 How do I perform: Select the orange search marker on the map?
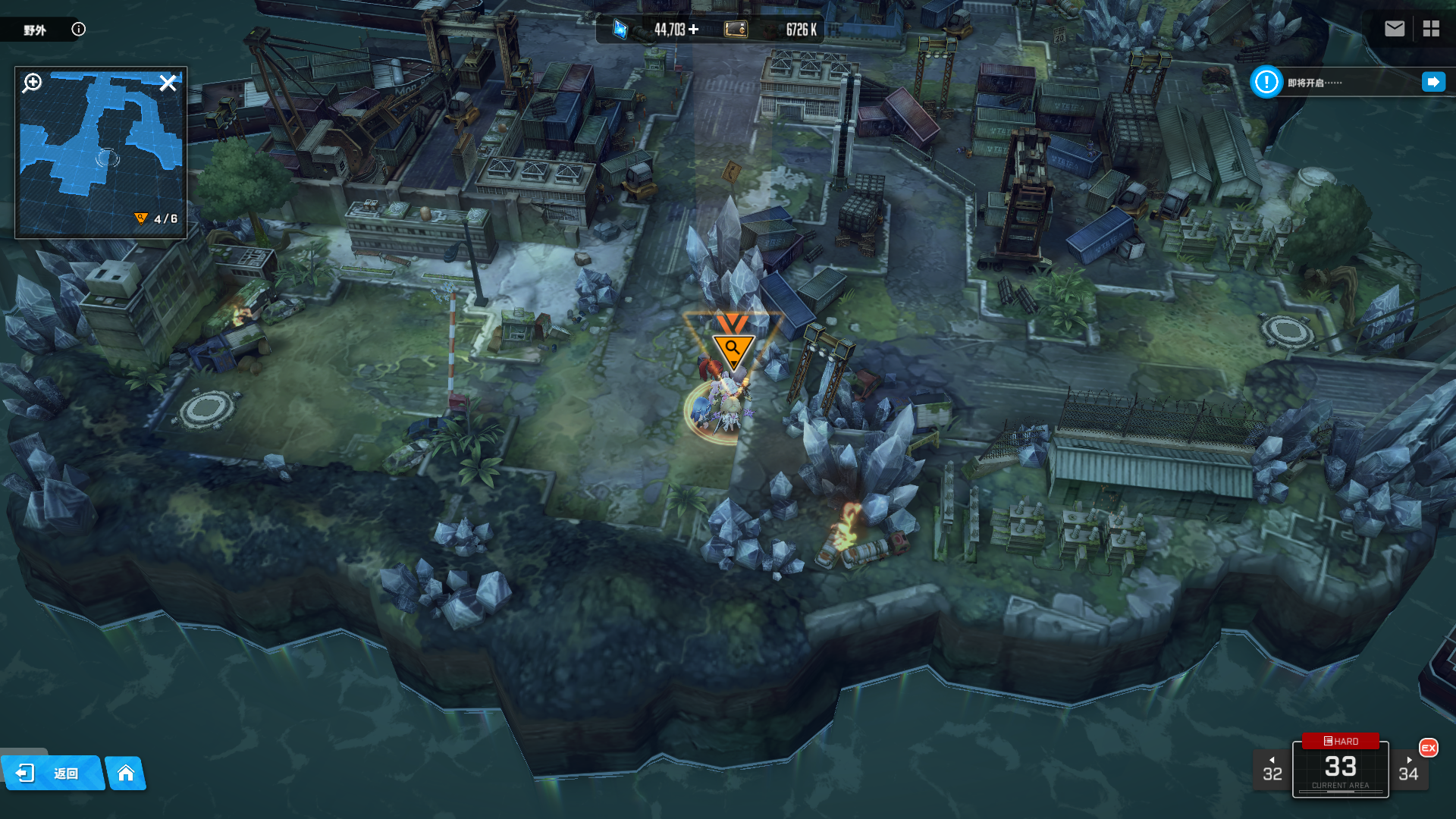[x=733, y=348]
